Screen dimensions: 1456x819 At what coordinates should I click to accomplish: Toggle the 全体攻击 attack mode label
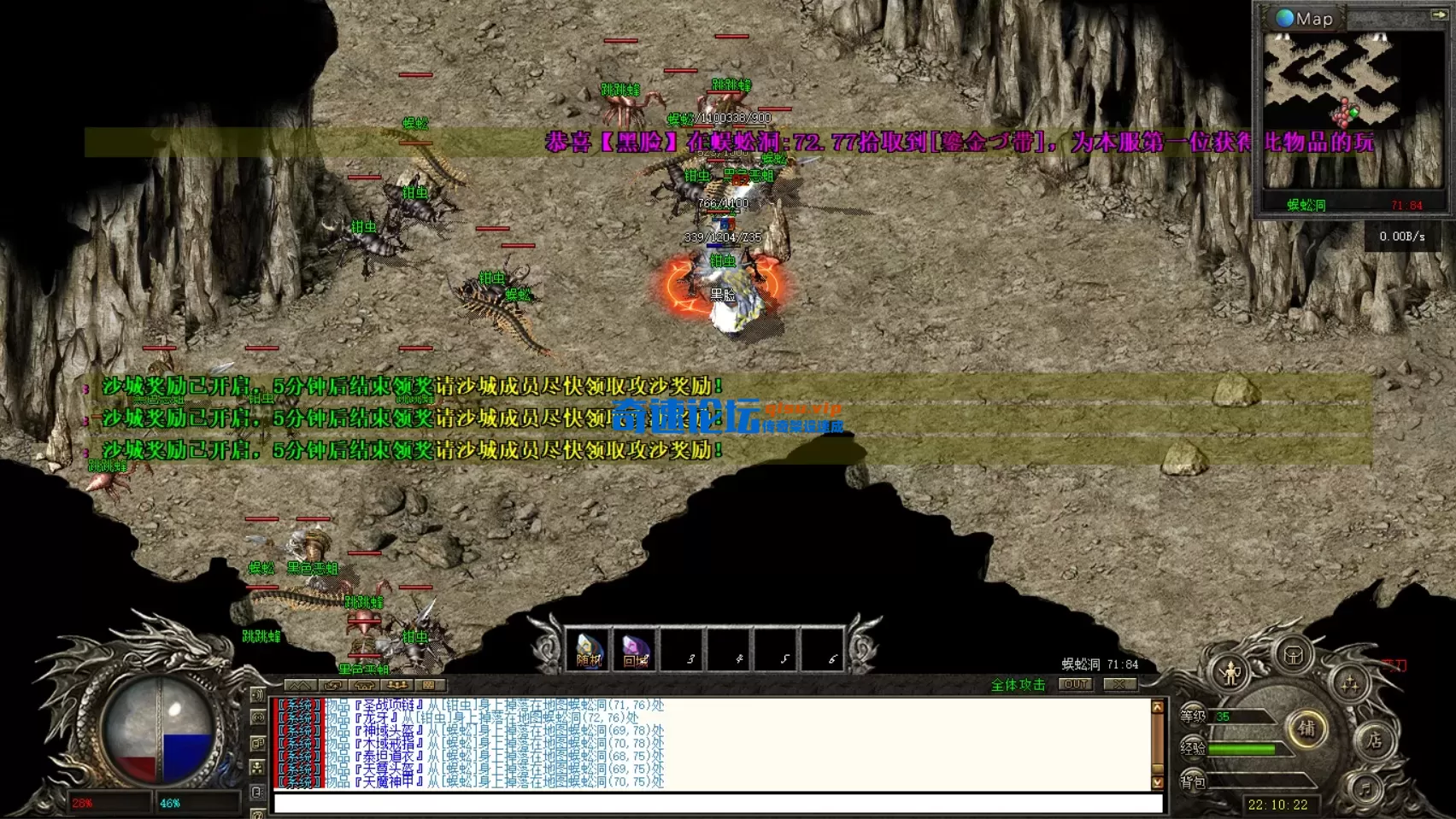tap(1018, 685)
